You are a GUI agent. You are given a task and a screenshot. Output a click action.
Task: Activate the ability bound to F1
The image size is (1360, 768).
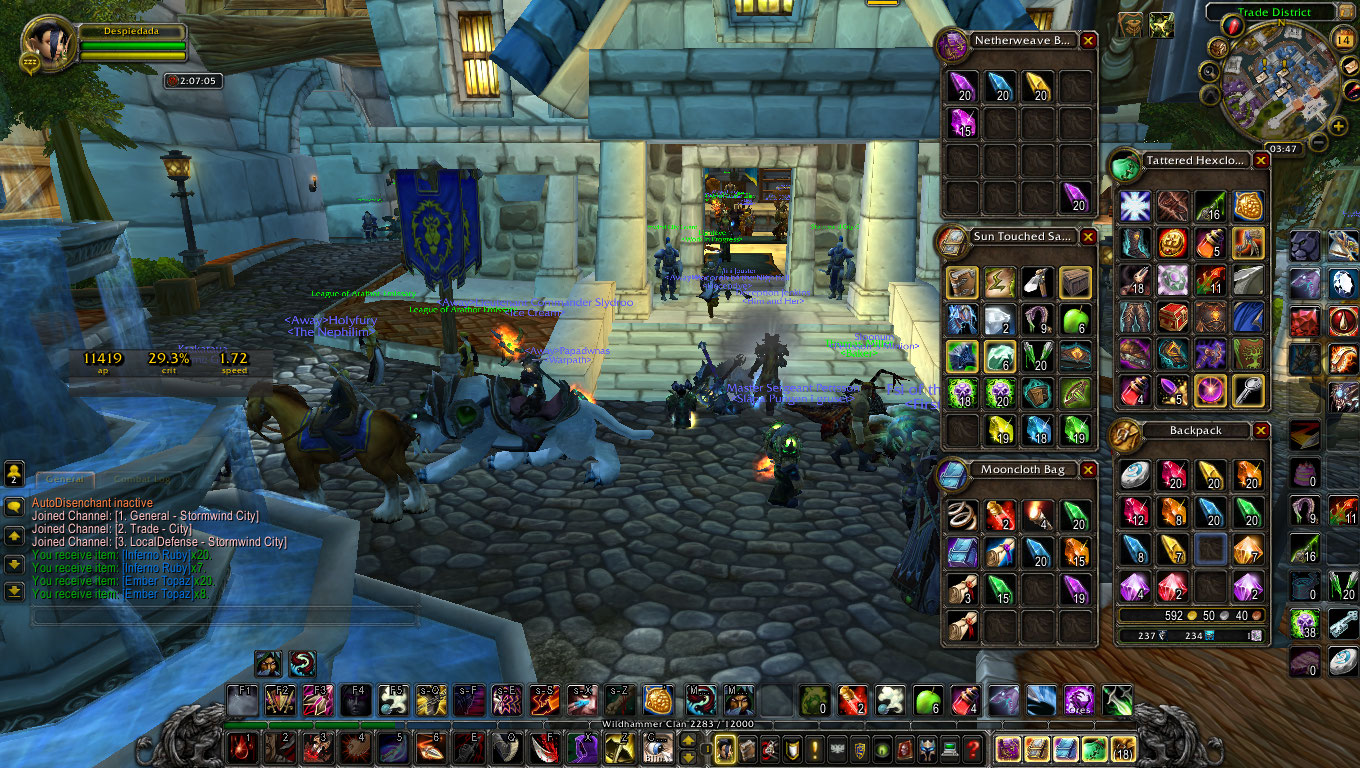[x=240, y=700]
